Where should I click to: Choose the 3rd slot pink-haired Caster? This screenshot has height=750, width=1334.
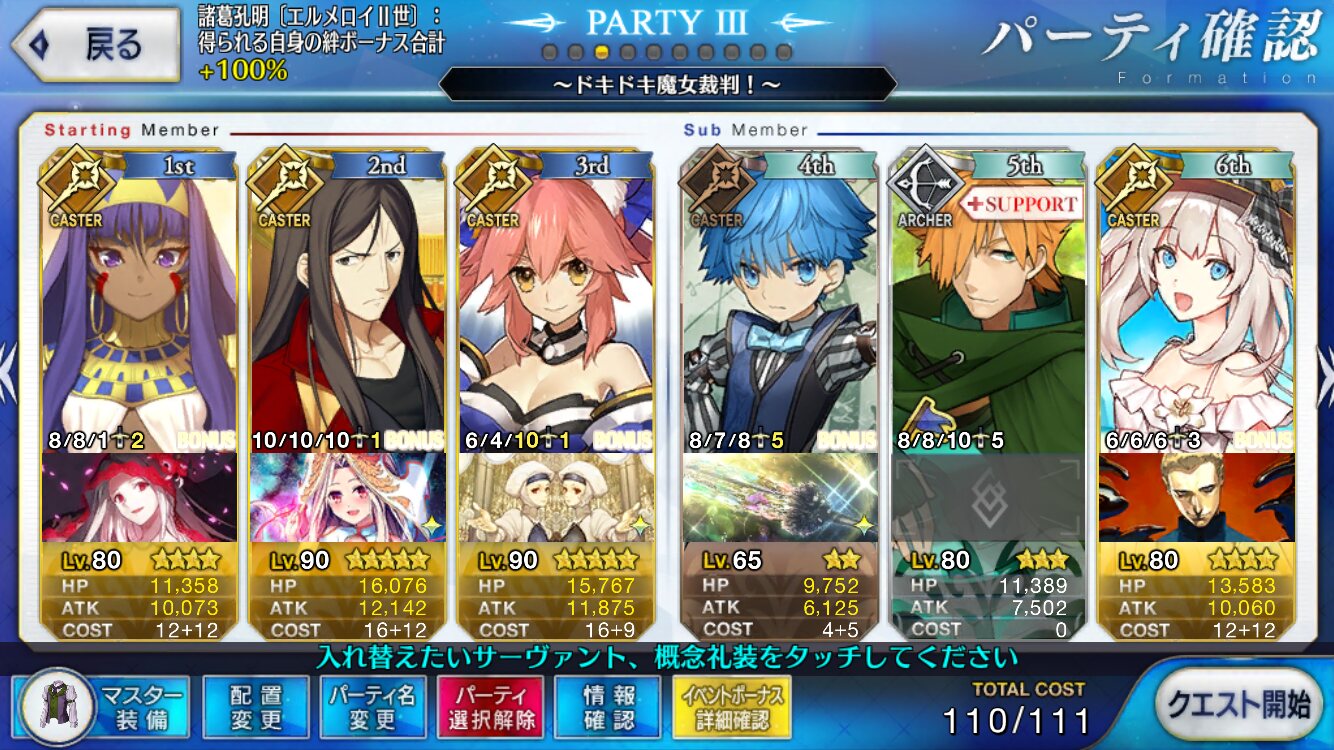556,310
